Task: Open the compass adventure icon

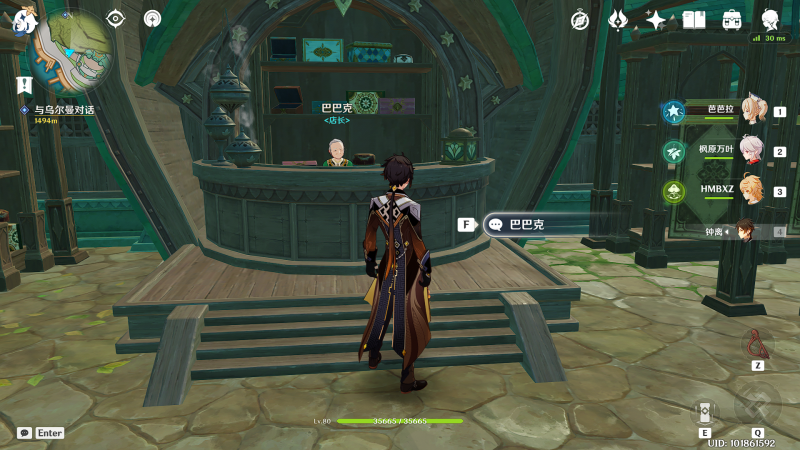Action: point(580,19)
